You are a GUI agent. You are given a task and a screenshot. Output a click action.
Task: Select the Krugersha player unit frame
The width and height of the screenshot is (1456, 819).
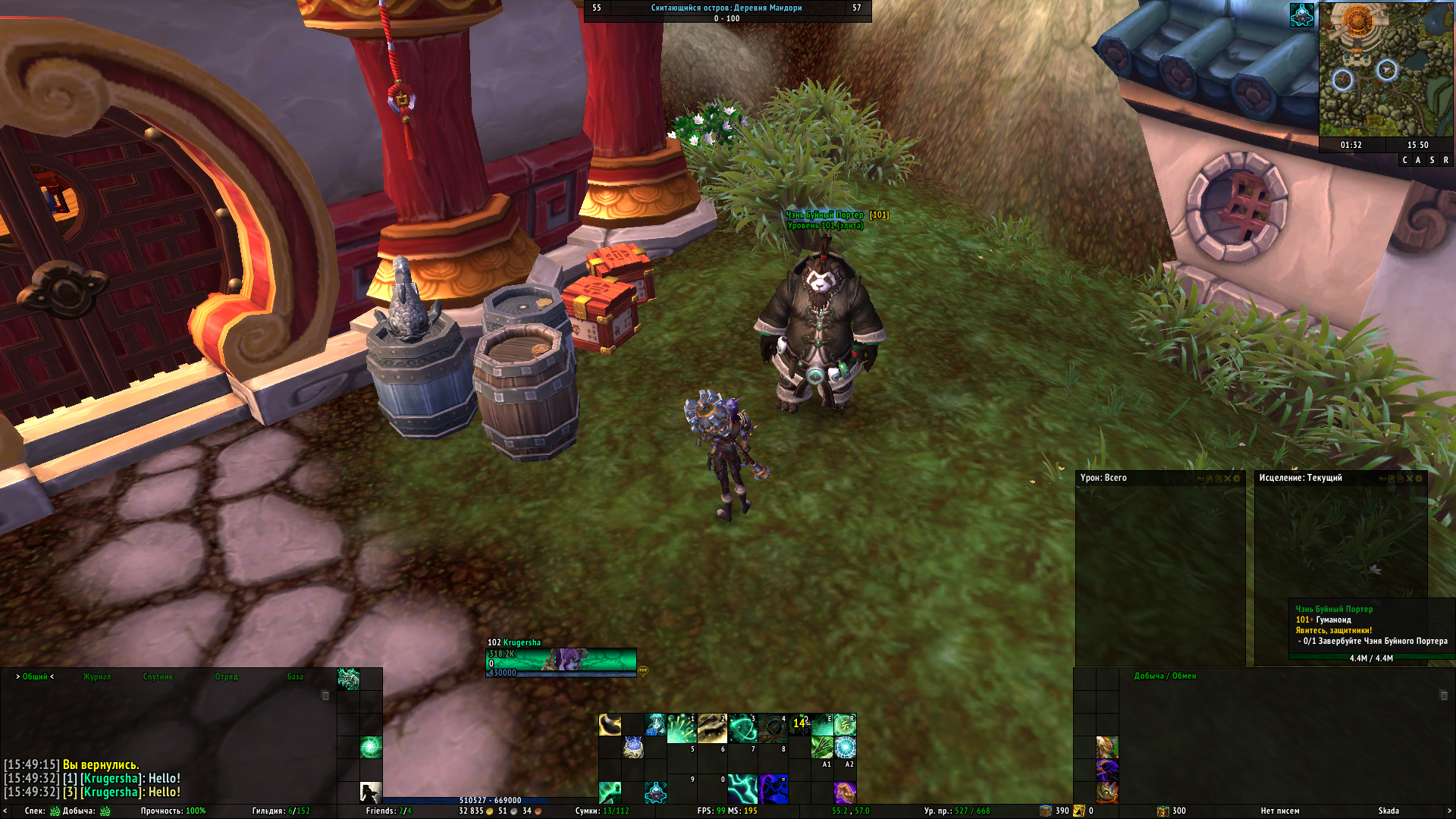tap(560, 661)
